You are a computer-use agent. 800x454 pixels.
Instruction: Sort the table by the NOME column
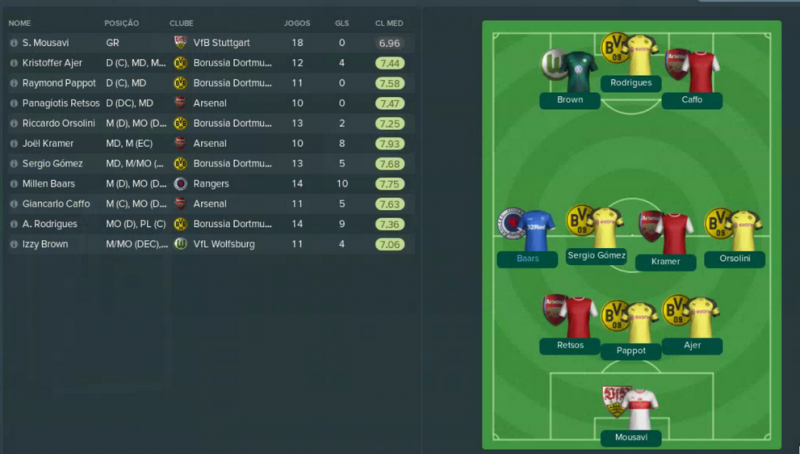click(x=21, y=21)
